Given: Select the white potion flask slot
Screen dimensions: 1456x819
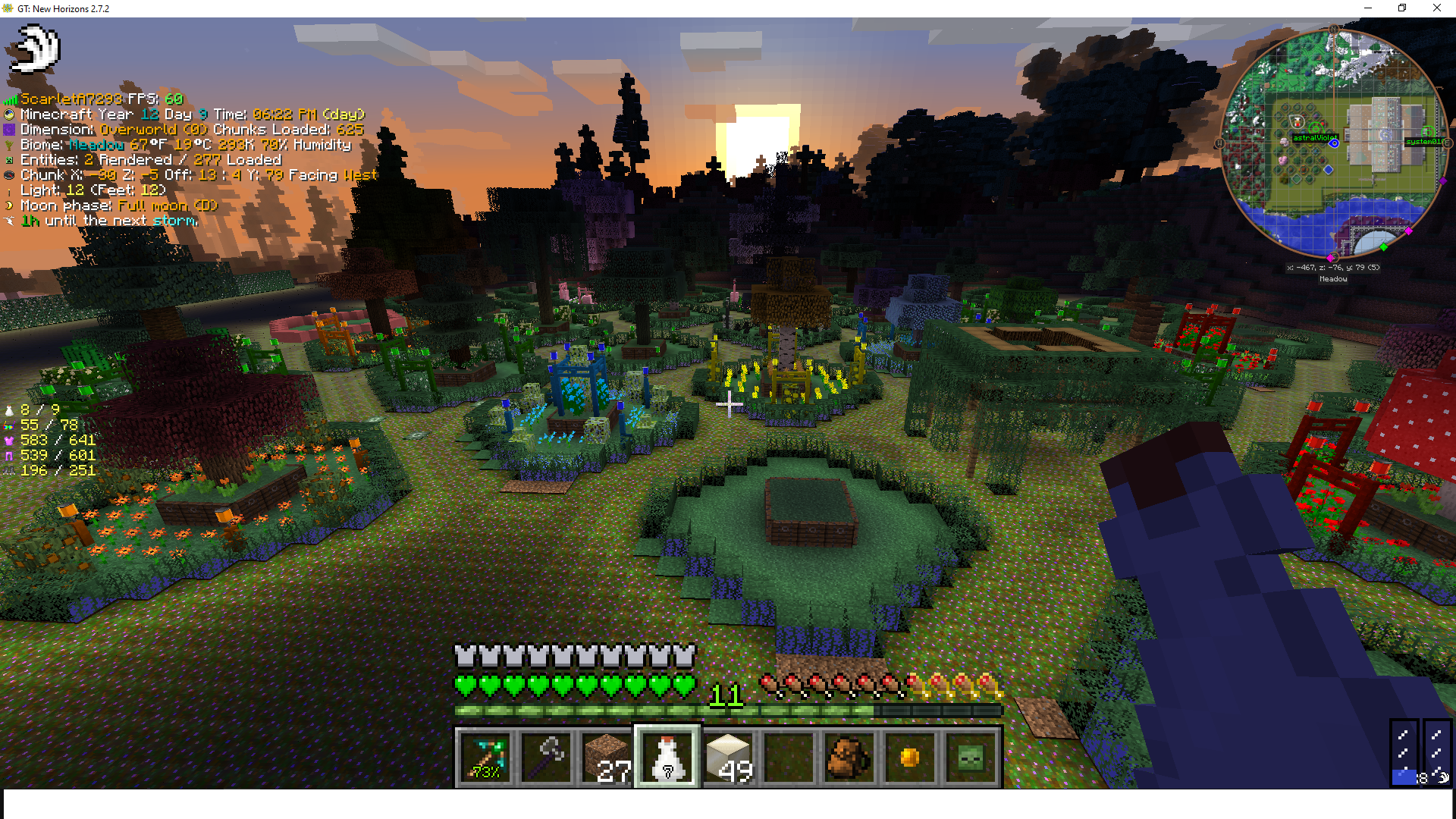Looking at the screenshot, I should coord(667,757).
